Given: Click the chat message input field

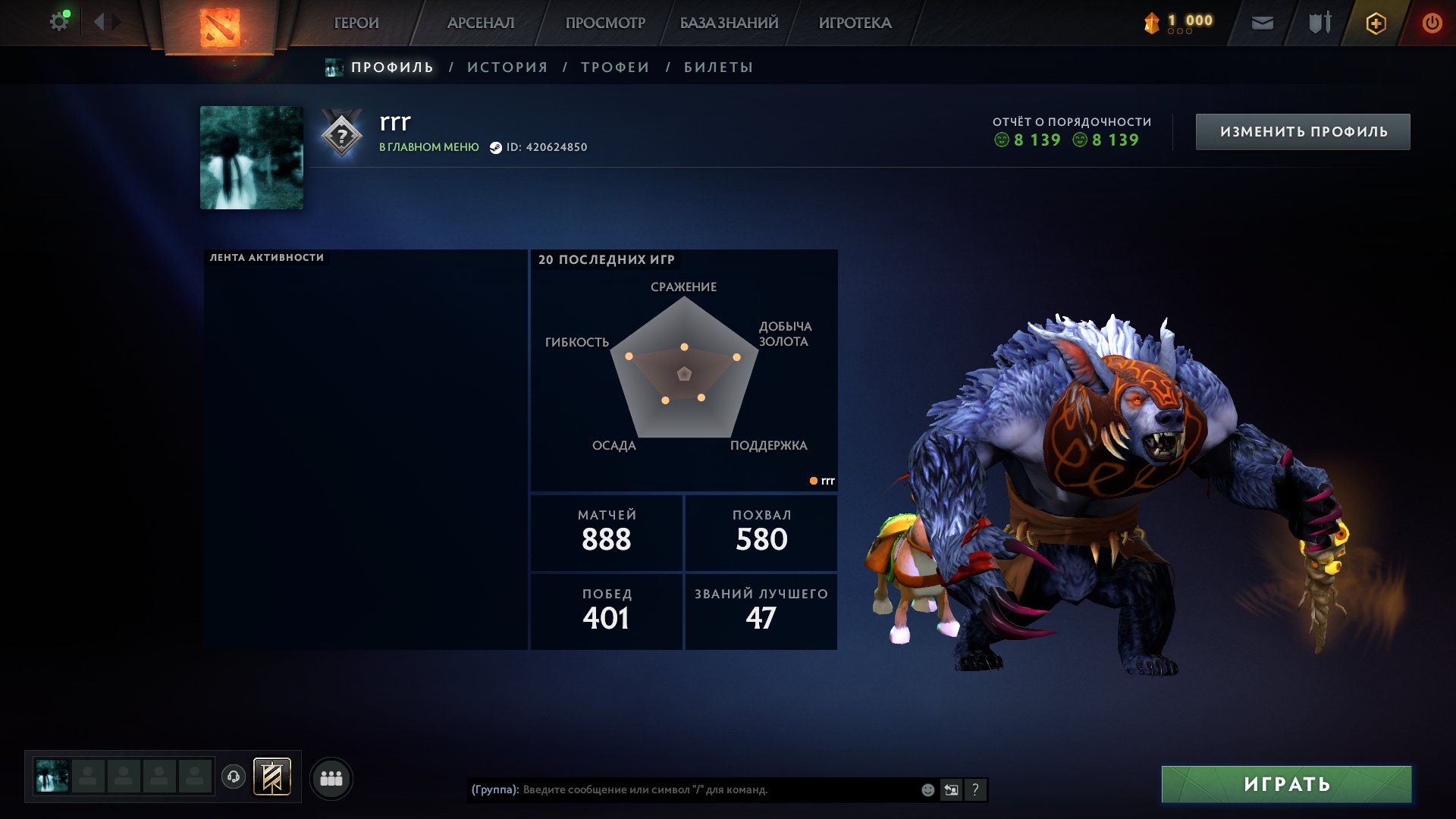Looking at the screenshot, I should pyautogui.click(x=713, y=789).
